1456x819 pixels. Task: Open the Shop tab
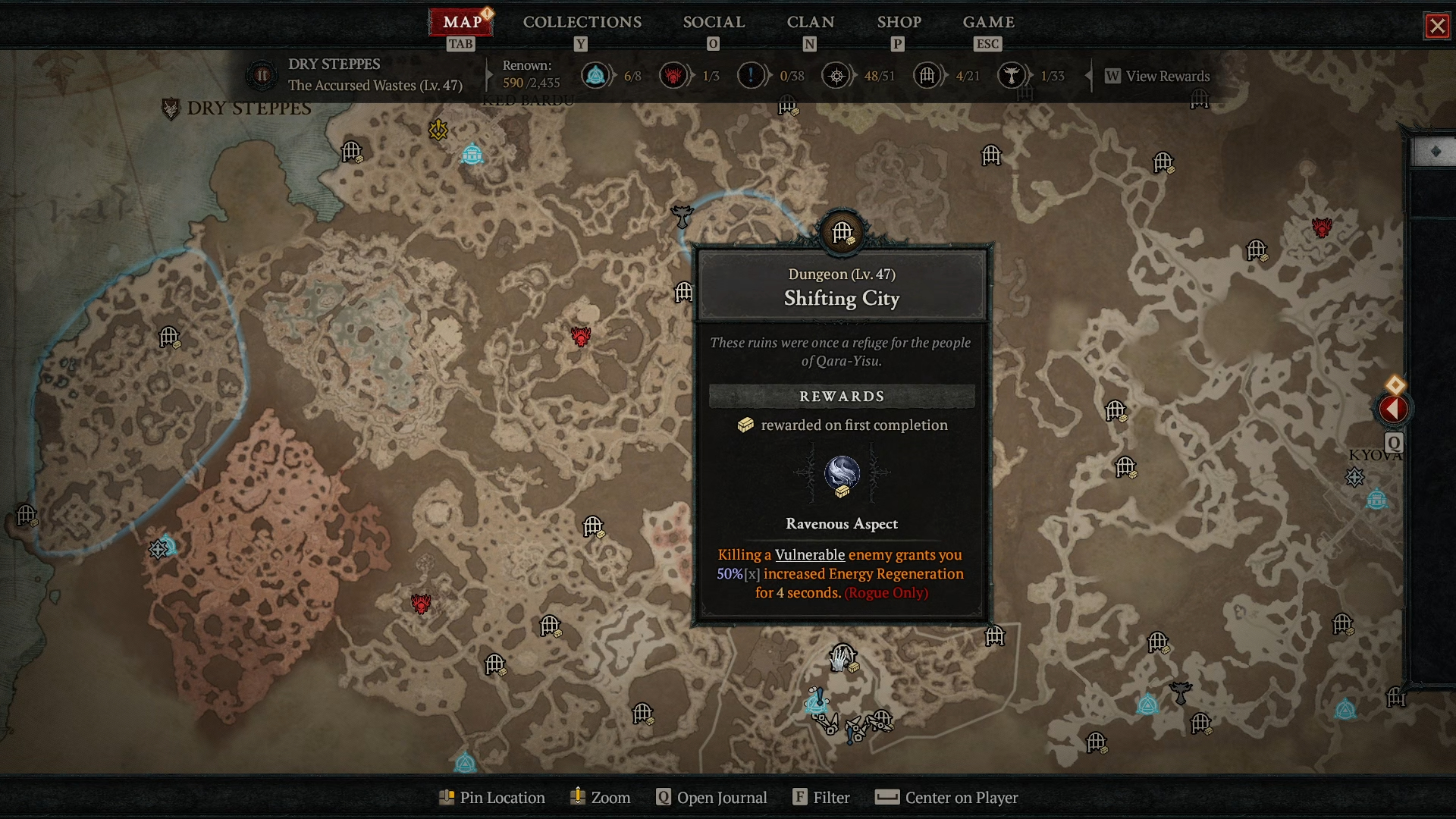click(x=899, y=22)
